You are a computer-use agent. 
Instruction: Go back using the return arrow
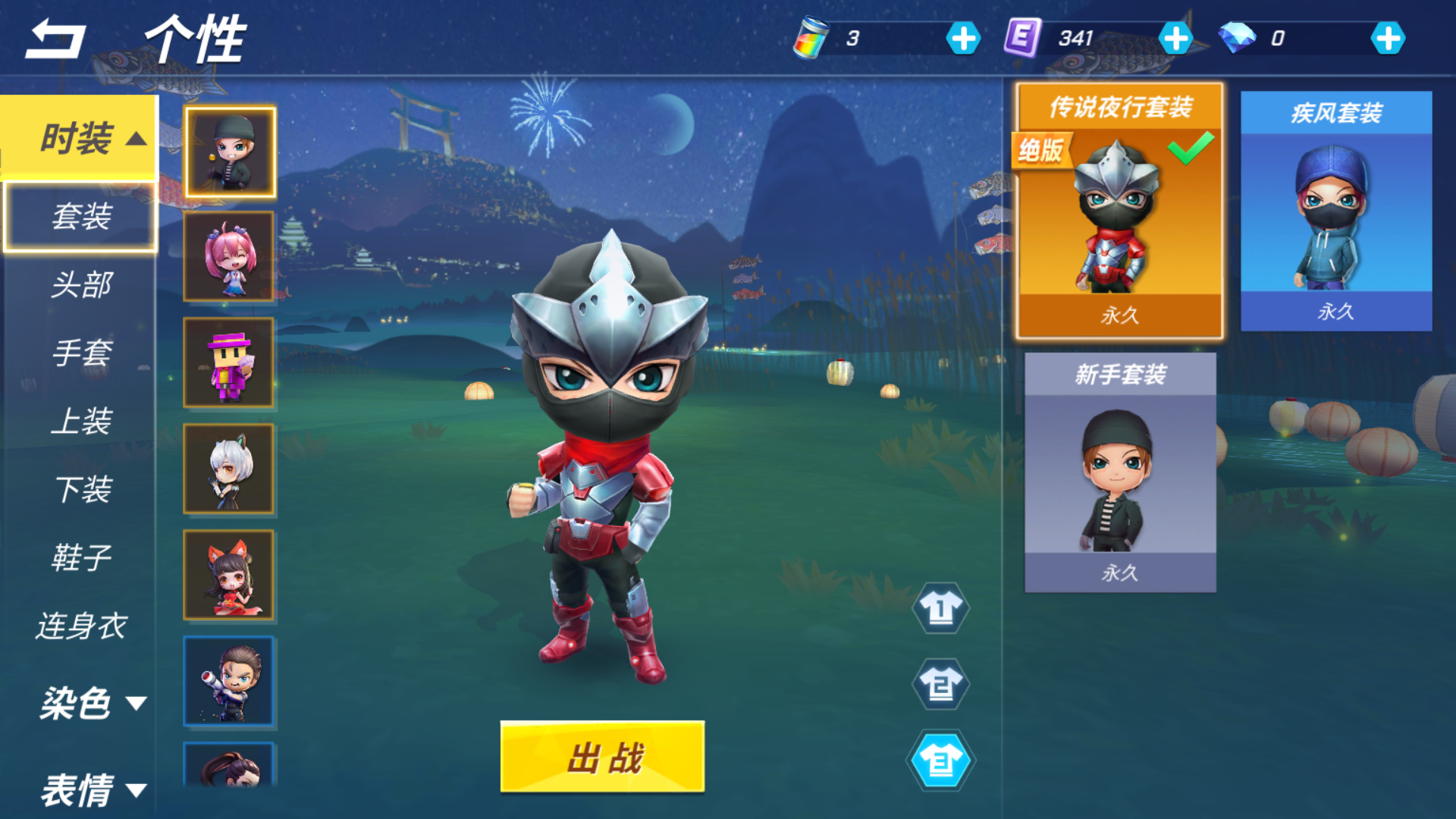[56, 39]
